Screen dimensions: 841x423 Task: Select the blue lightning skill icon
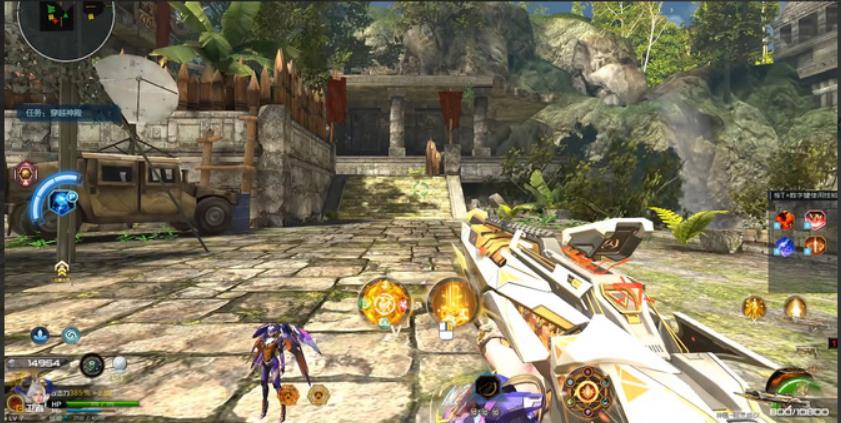coord(786,246)
